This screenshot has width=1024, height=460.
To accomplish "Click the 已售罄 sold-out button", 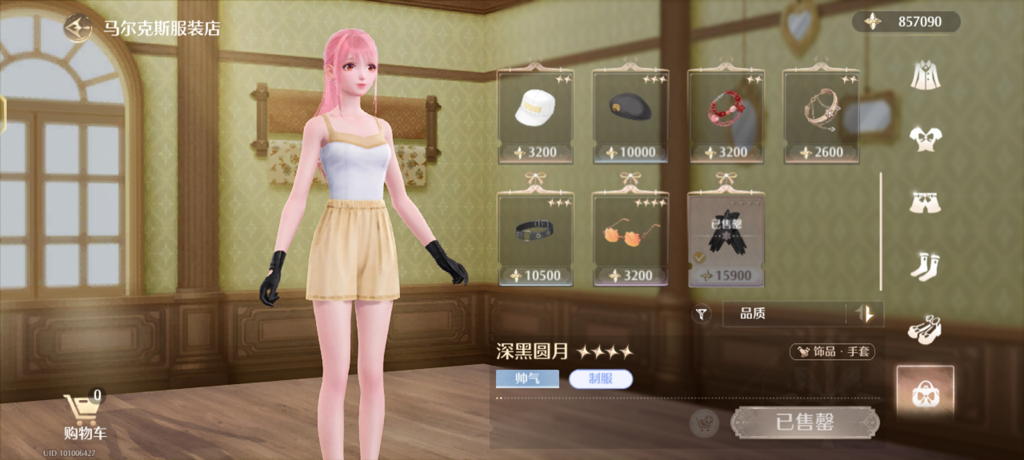I will coord(805,422).
